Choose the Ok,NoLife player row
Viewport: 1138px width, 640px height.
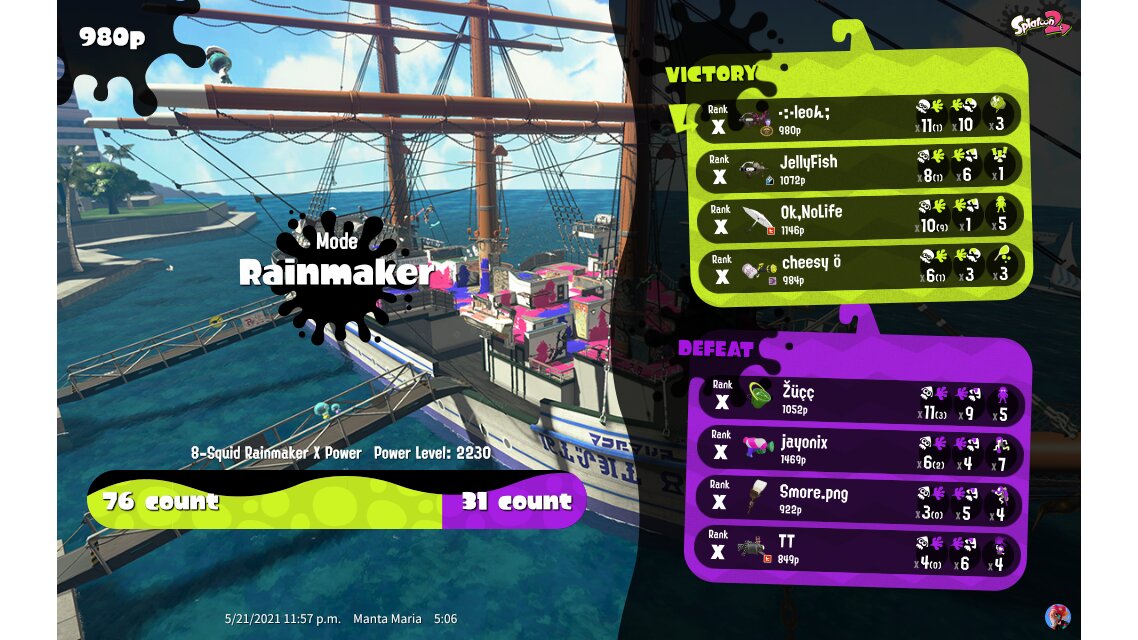click(858, 218)
